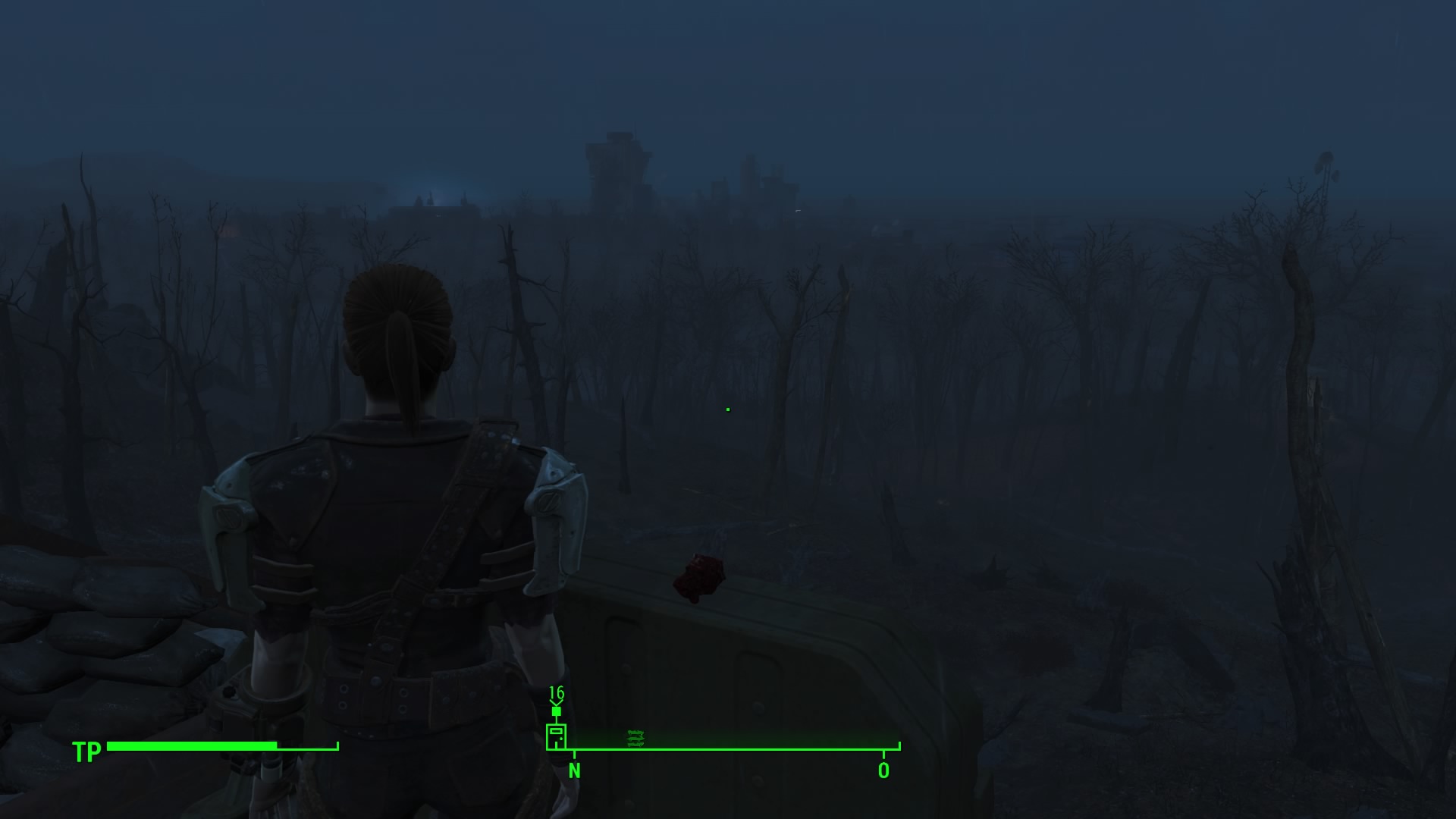Click the door quest marker on the compass

(x=556, y=736)
